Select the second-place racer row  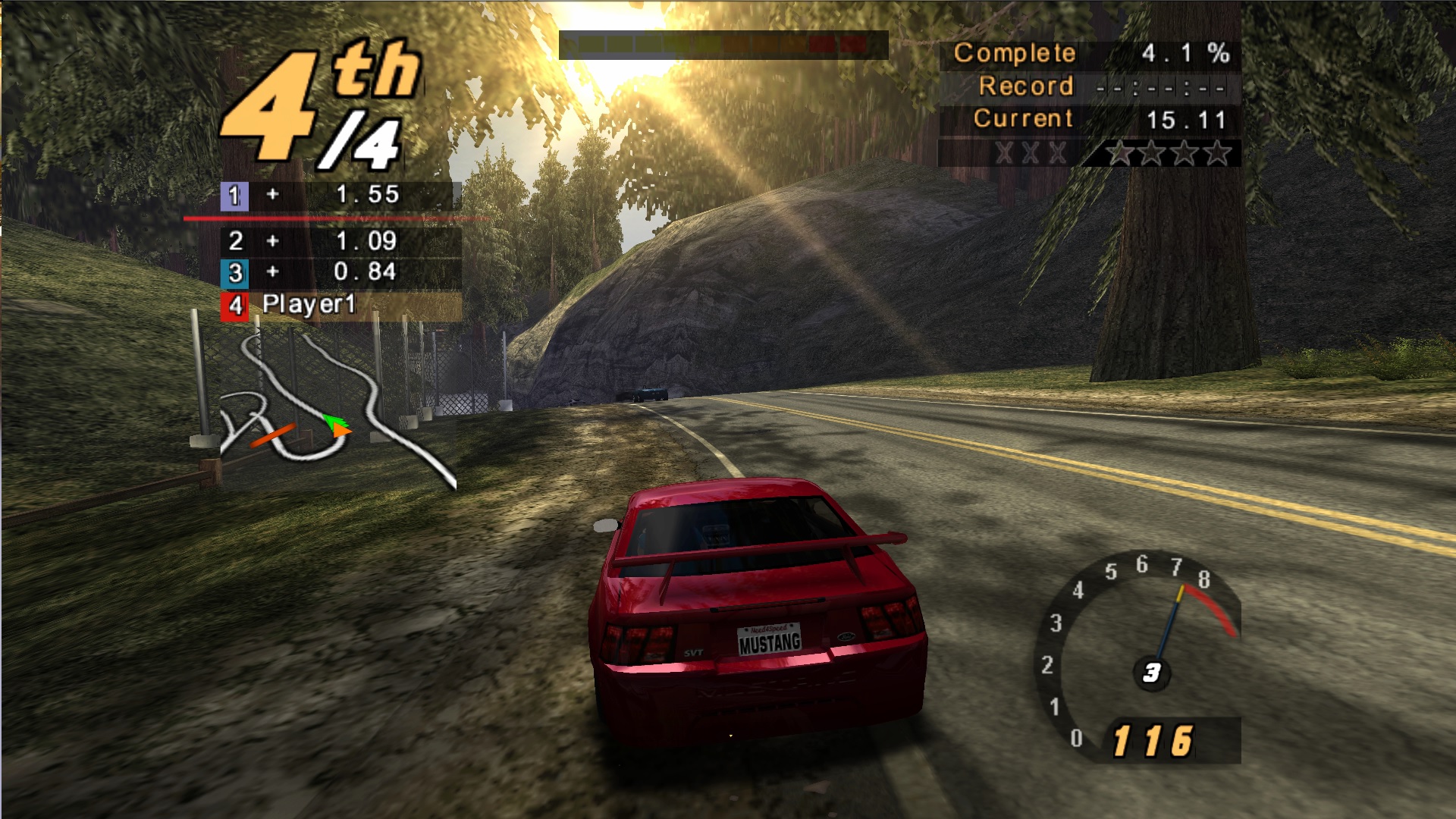tap(340, 241)
